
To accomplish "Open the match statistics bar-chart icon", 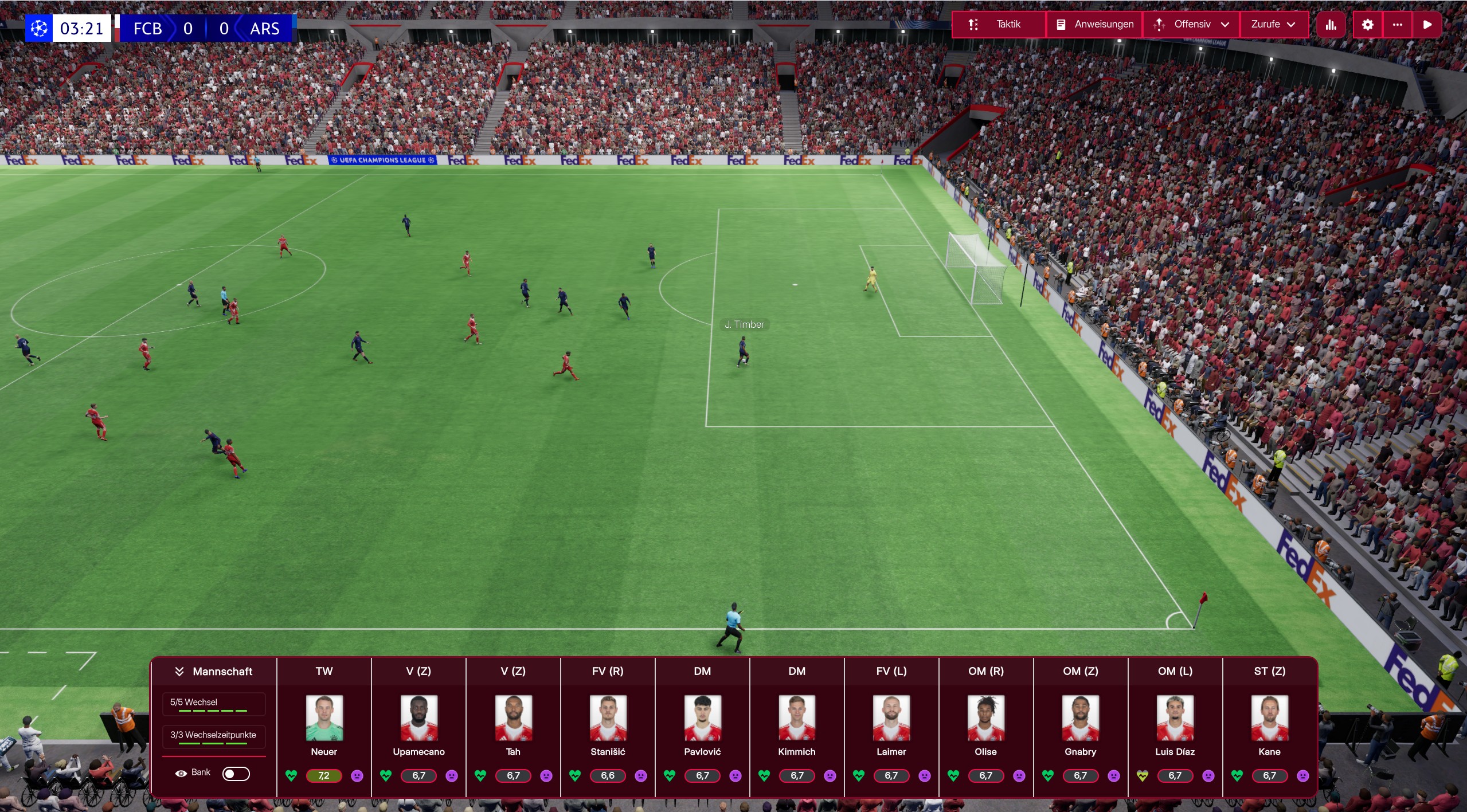I will click(x=1331, y=24).
